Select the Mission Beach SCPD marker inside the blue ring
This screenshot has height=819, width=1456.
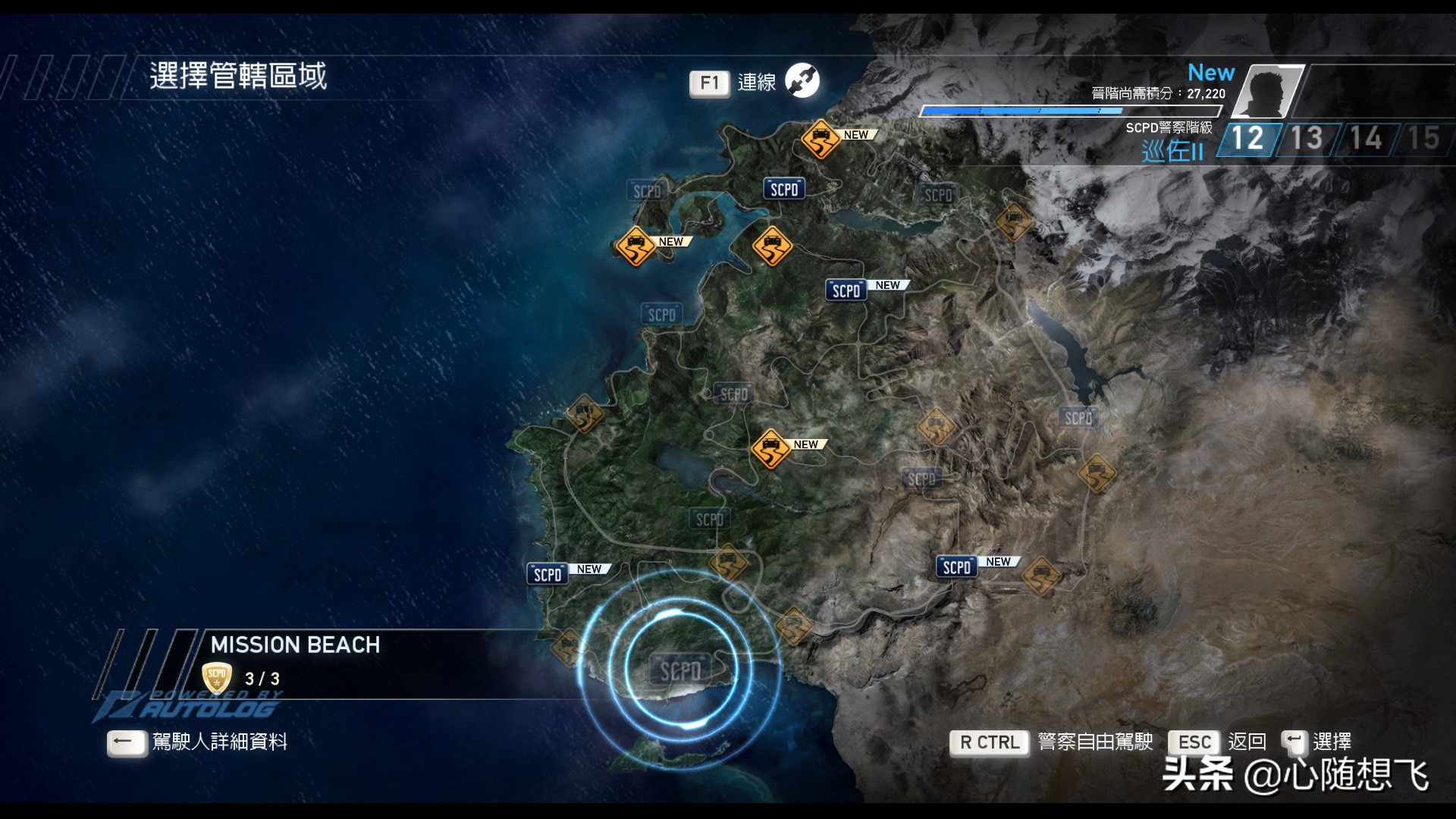pos(680,670)
